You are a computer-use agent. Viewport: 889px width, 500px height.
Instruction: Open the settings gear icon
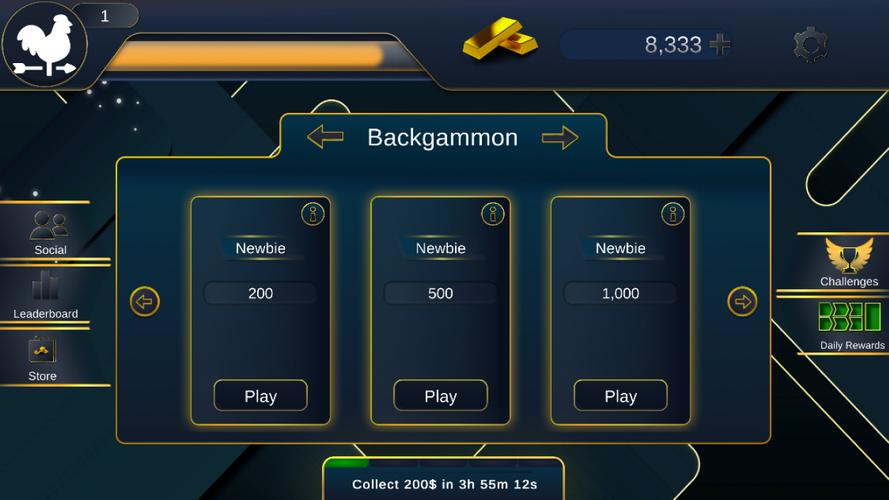coord(809,45)
